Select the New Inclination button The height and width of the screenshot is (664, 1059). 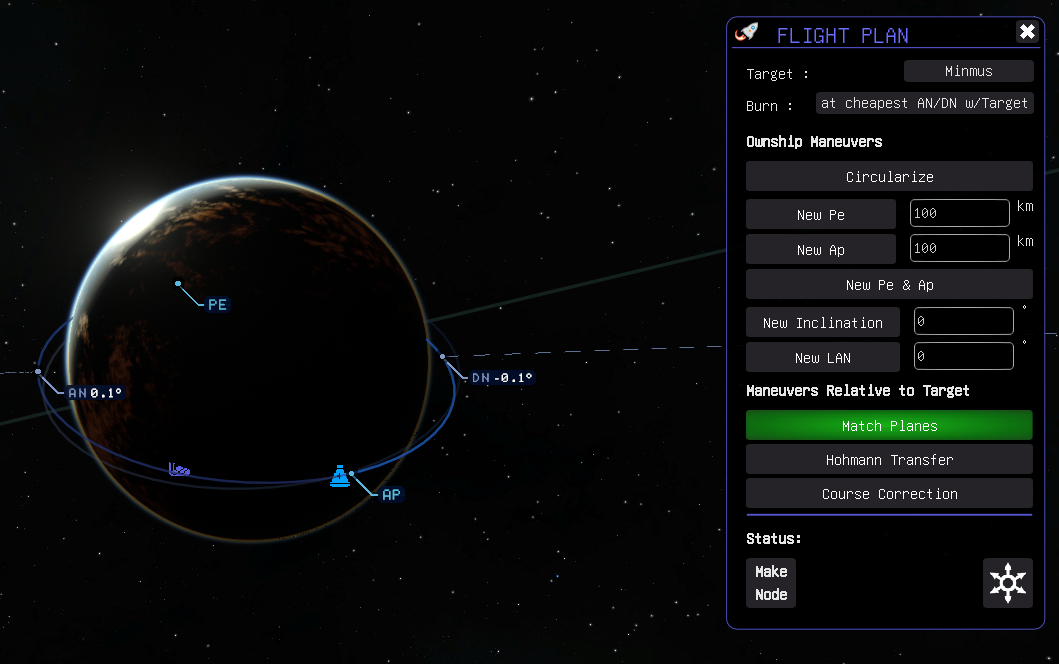pyautogui.click(x=822, y=322)
